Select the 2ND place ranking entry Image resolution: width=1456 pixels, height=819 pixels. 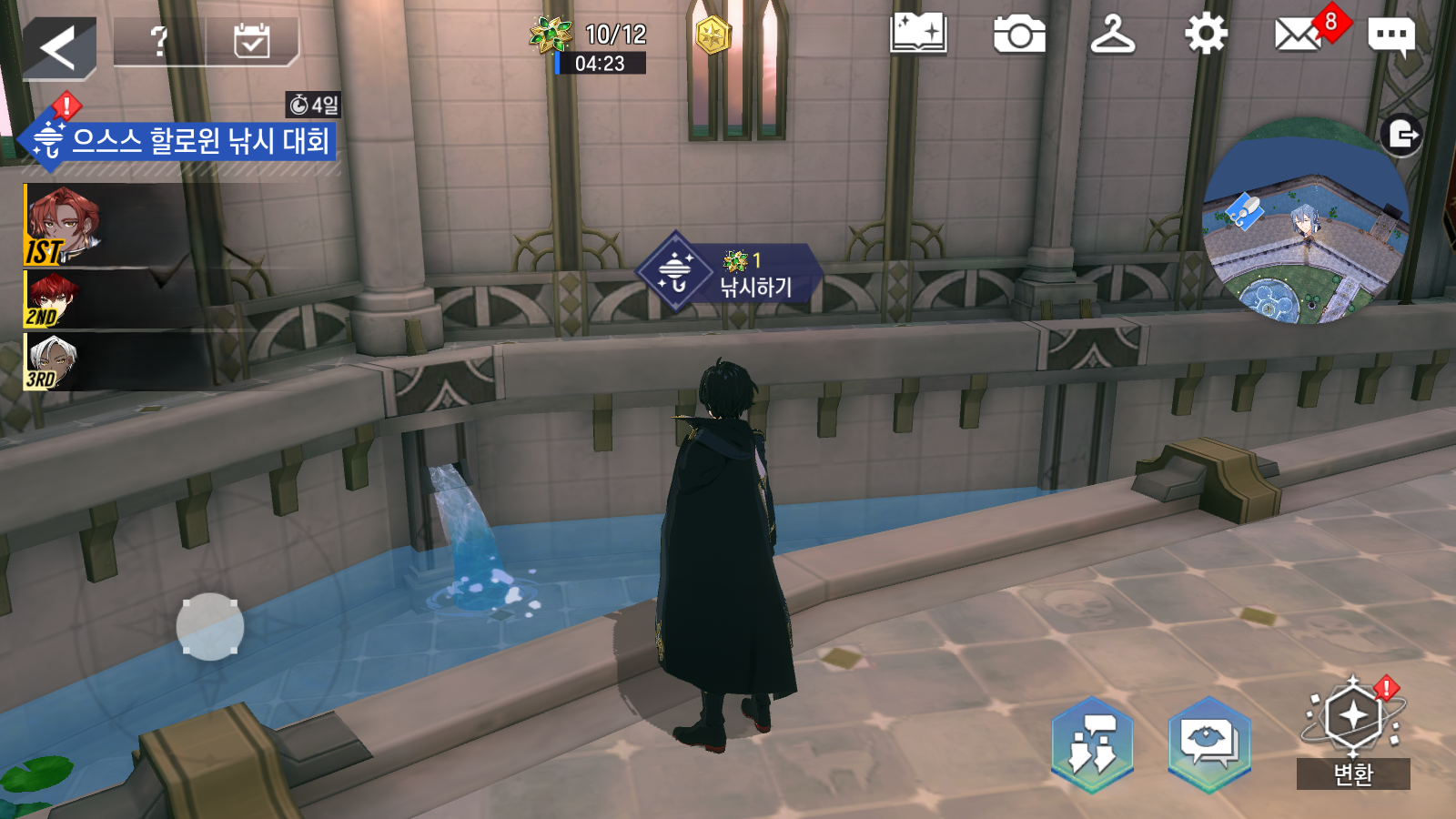(x=109, y=299)
